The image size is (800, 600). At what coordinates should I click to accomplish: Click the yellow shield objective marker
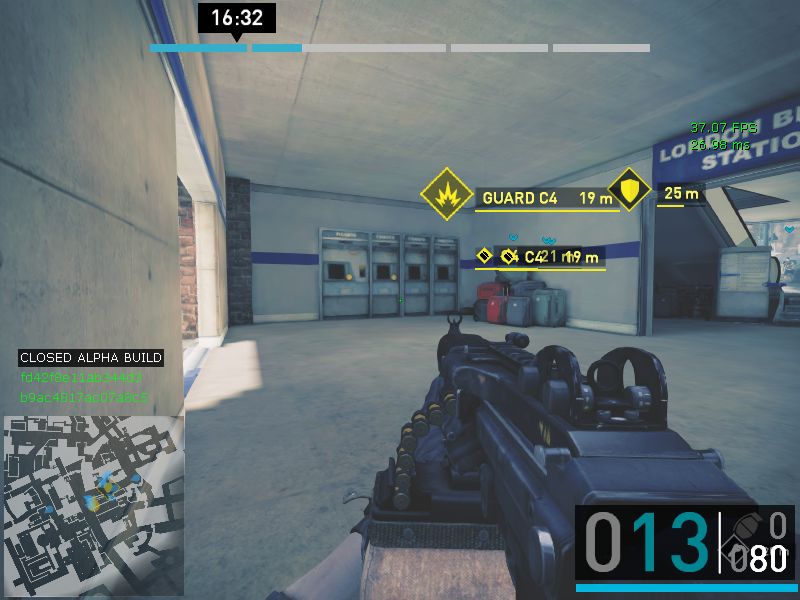point(629,189)
